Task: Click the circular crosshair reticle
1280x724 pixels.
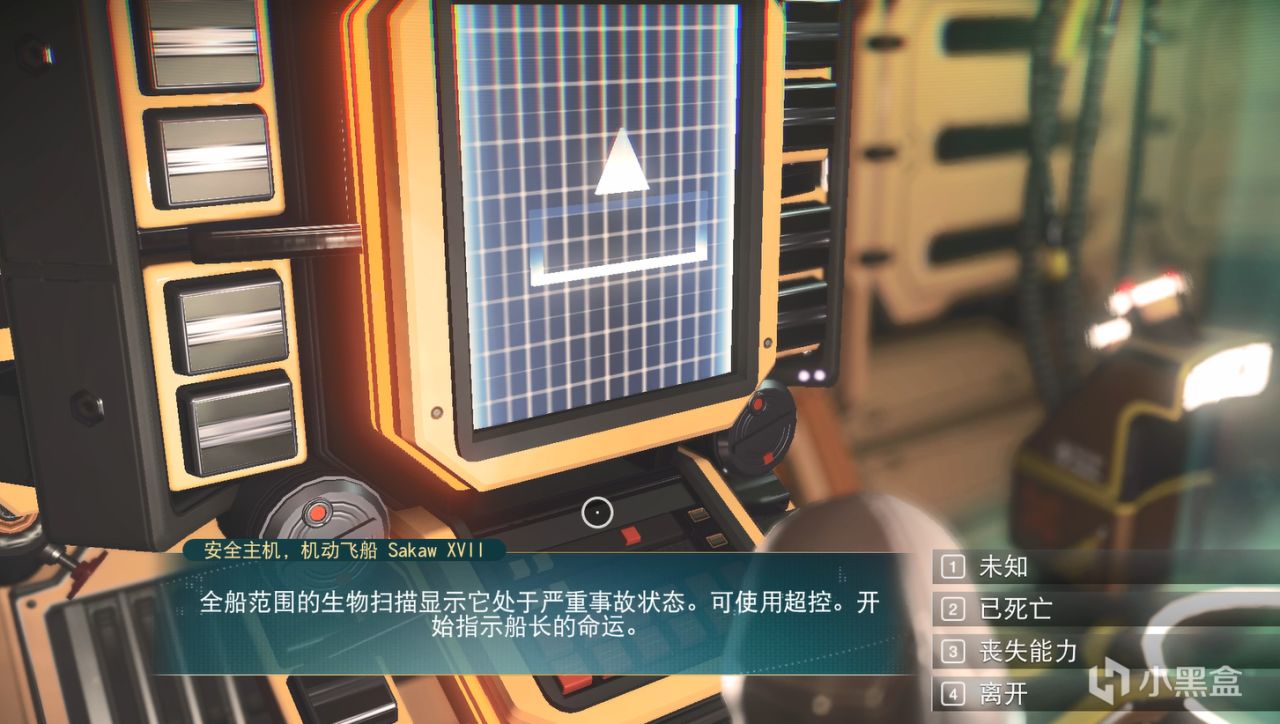Action: pos(599,514)
